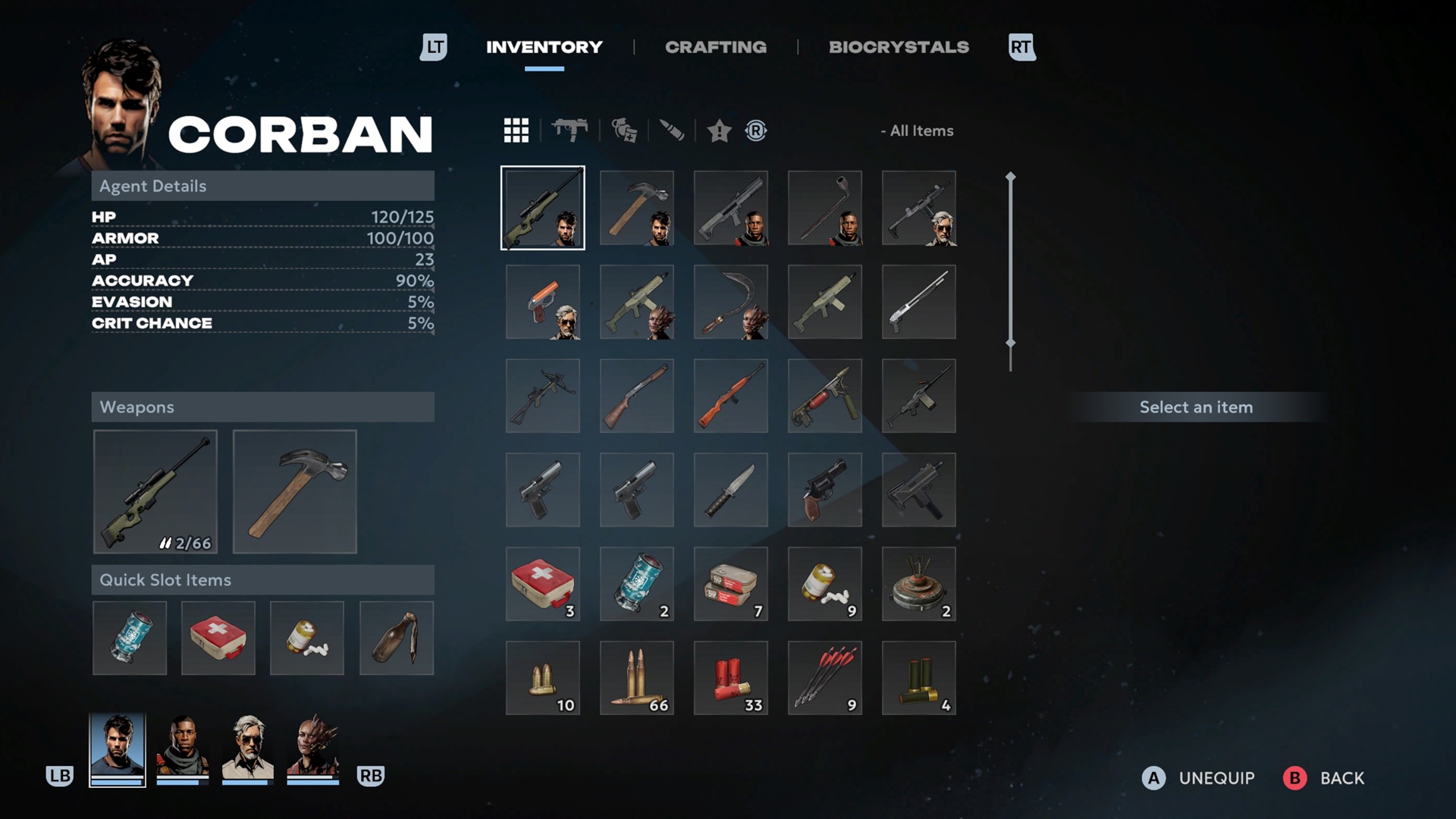Pick the revolver inventory slot
The width and height of the screenshot is (1456, 819).
825,490
